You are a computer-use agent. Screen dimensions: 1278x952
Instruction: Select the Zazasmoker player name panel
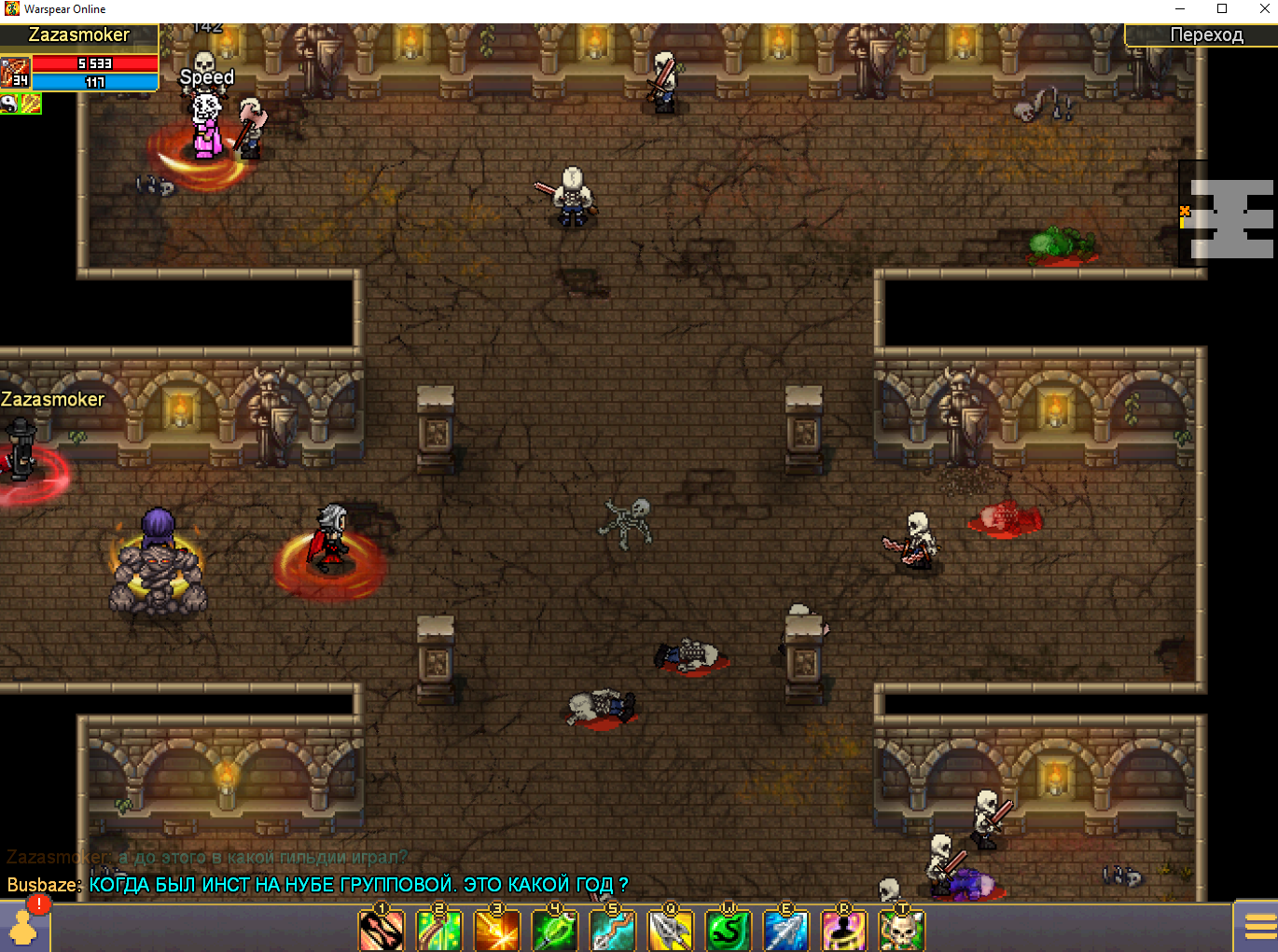(79, 35)
